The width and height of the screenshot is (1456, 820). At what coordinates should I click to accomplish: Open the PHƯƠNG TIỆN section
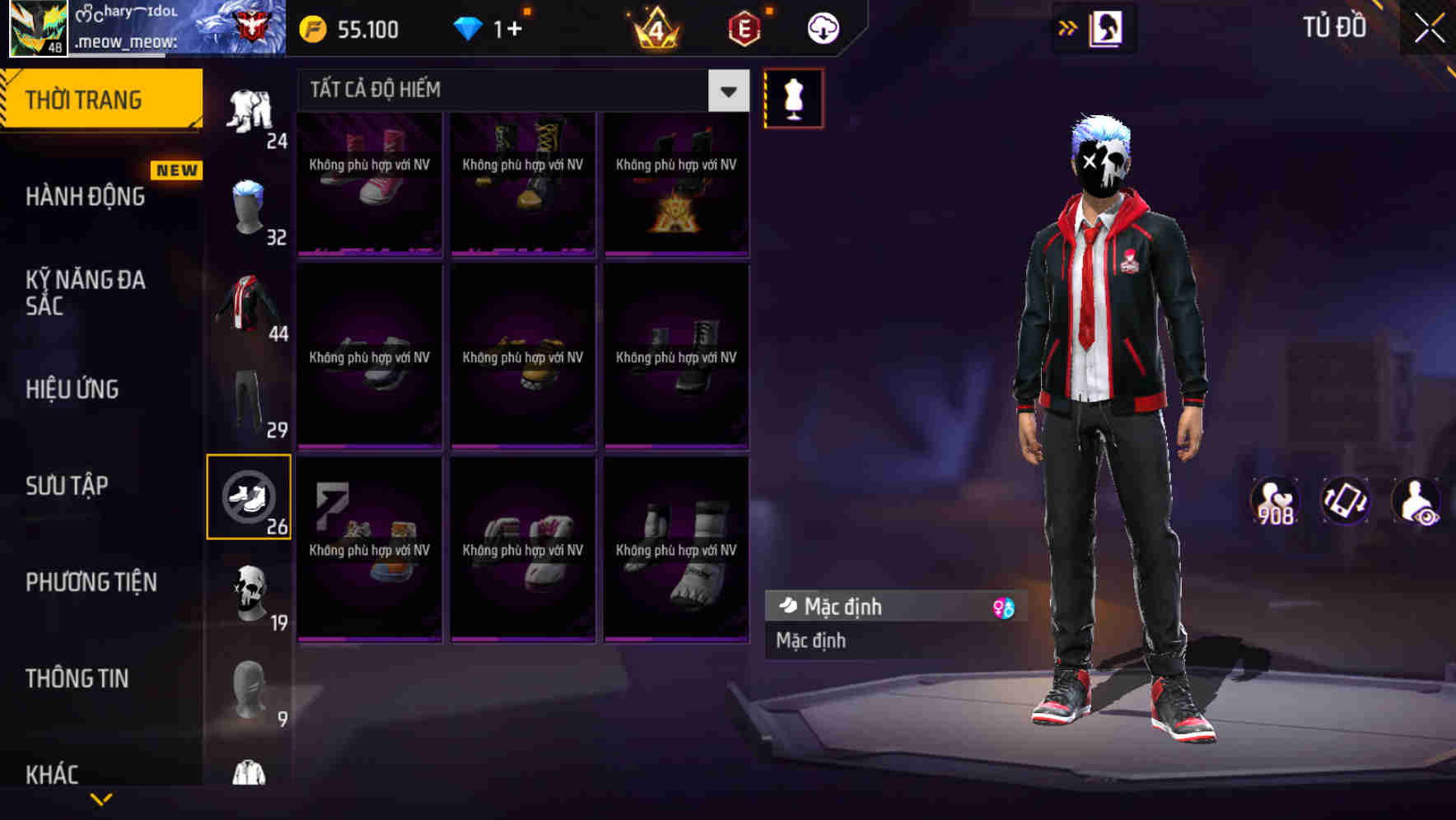point(91,582)
